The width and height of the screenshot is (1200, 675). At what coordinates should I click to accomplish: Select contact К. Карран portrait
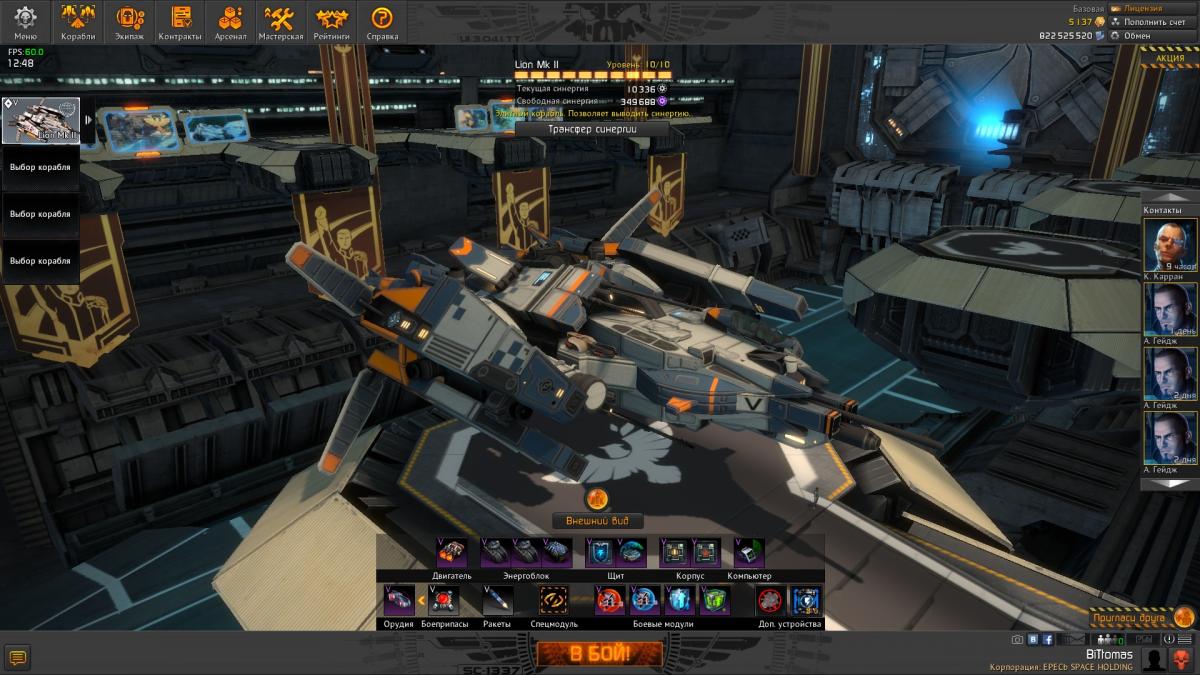click(1170, 245)
